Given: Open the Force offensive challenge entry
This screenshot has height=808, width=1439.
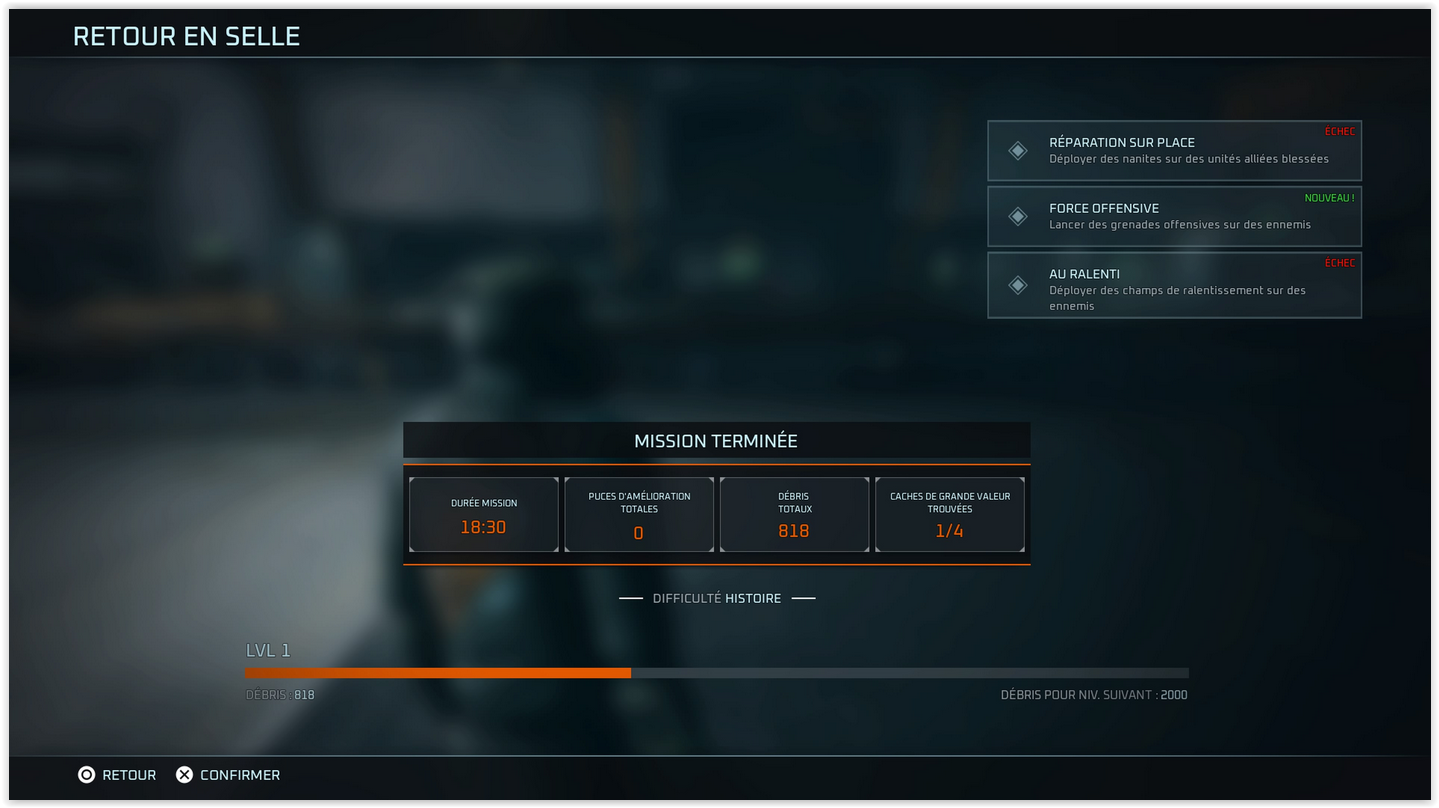Looking at the screenshot, I should 1174,216.
